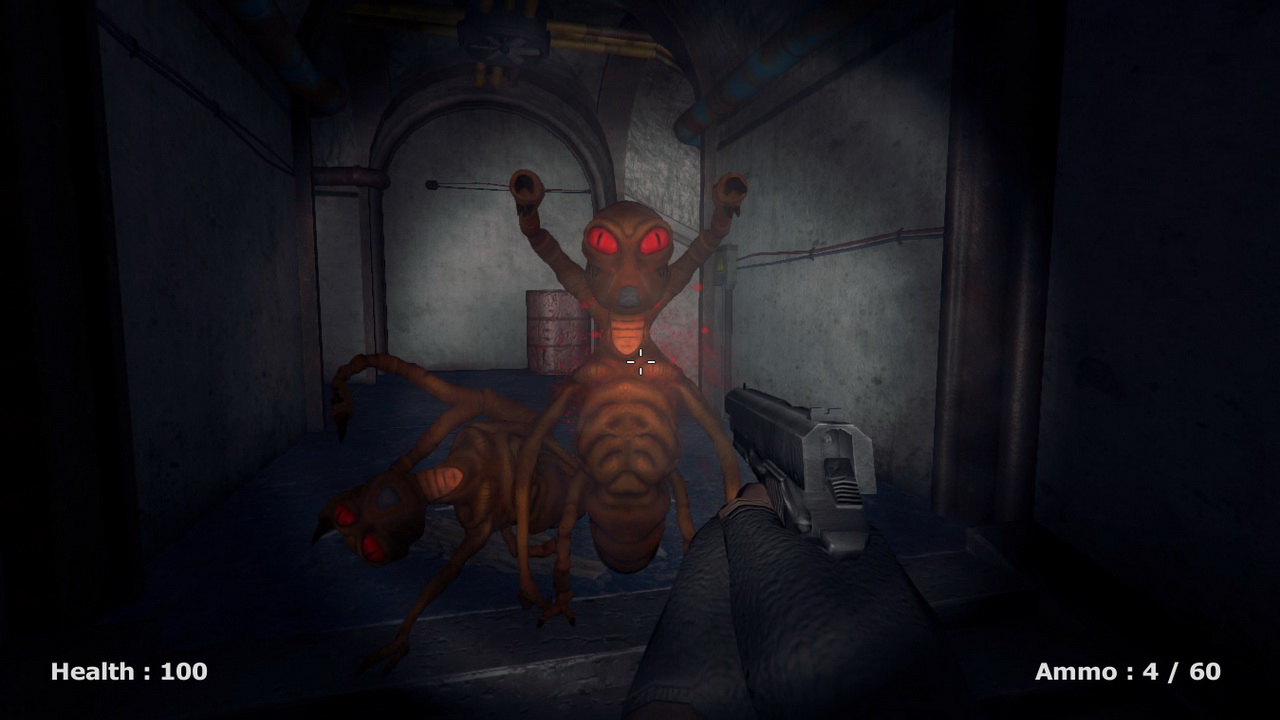Click the alien's striped chest plate
The width and height of the screenshot is (1280, 720).
[x=628, y=330]
